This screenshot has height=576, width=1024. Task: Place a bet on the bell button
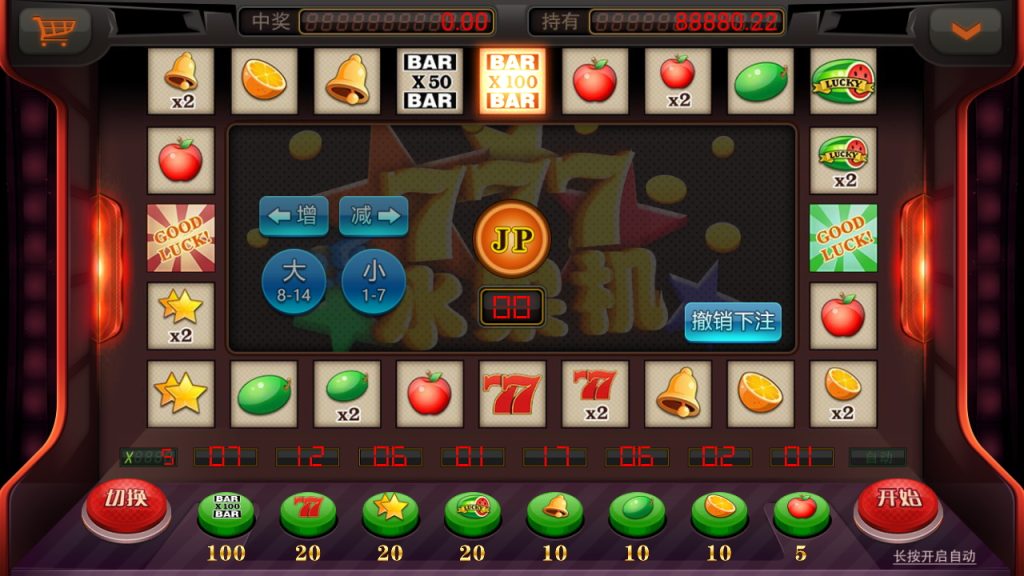click(555, 512)
